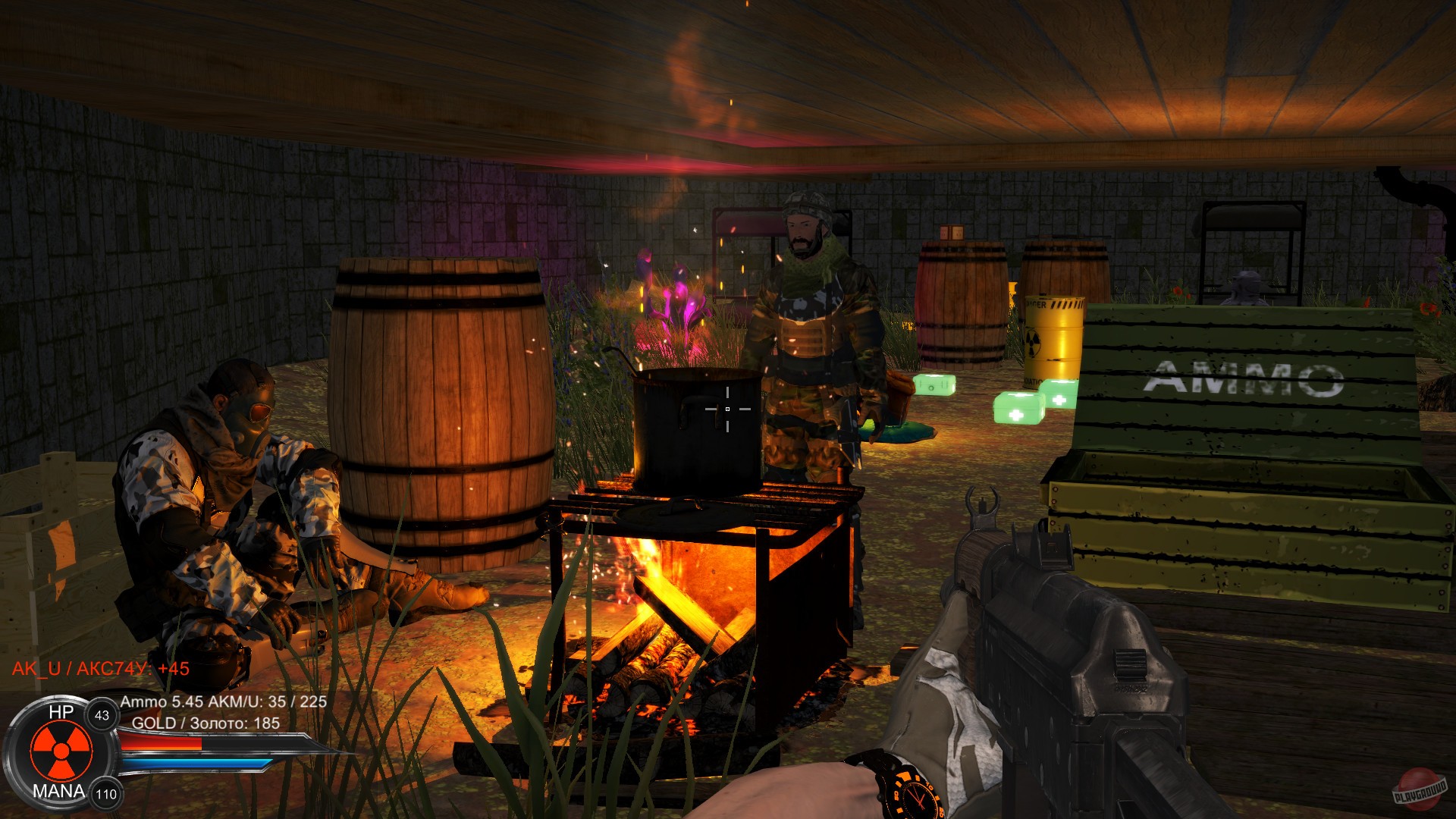
Task: Click the yellow radiation warning barrel
Action: pyautogui.click(x=1054, y=336)
